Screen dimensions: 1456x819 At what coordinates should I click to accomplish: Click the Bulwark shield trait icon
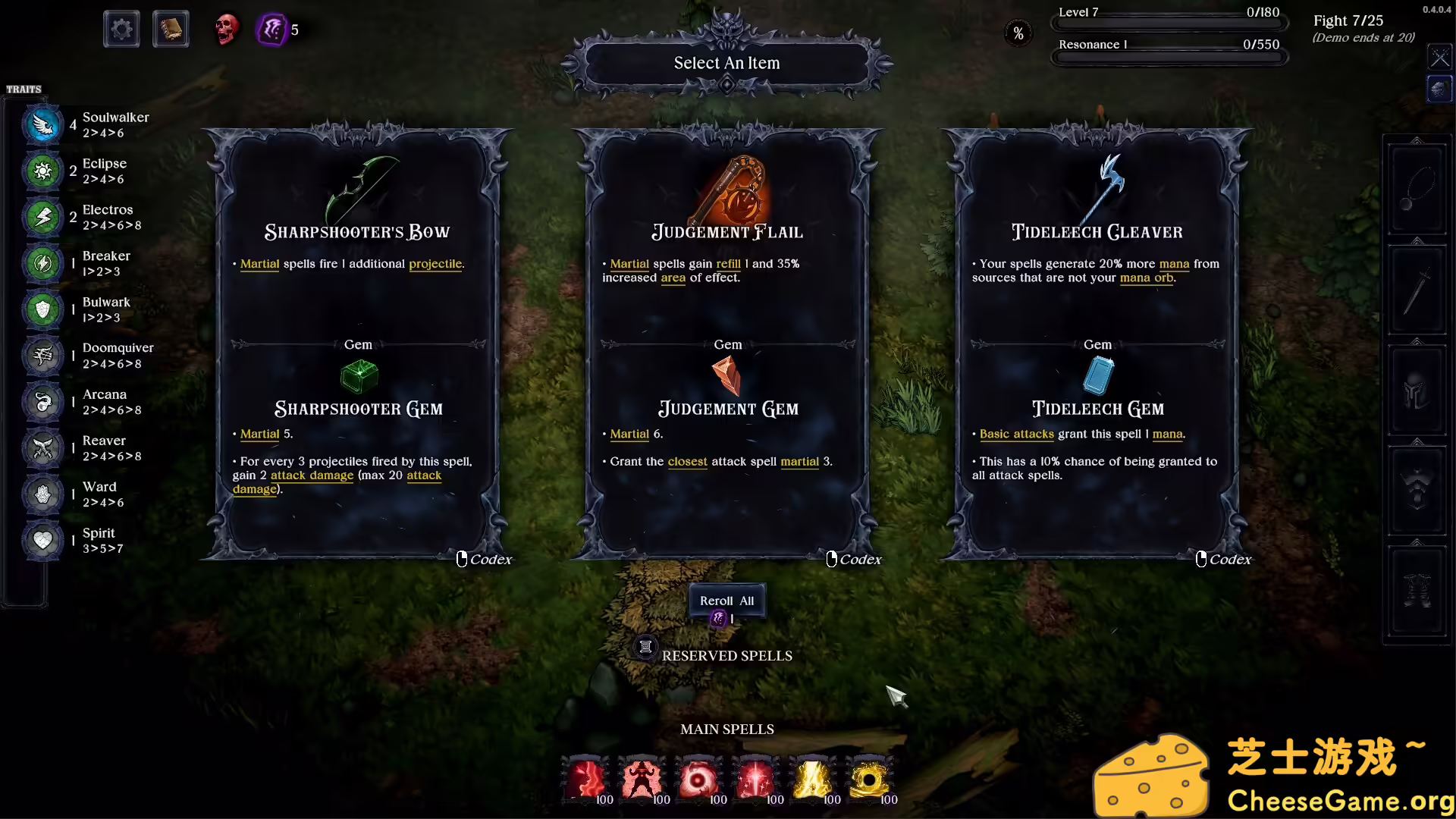(x=42, y=309)
